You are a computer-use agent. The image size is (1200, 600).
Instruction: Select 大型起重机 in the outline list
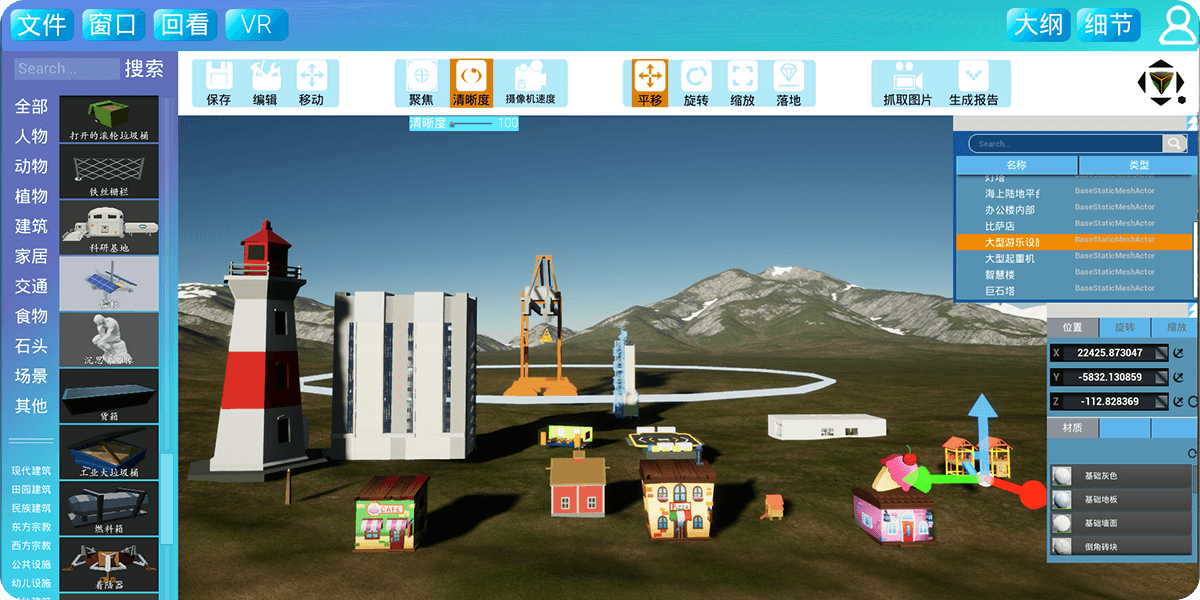coord(1010,258)
